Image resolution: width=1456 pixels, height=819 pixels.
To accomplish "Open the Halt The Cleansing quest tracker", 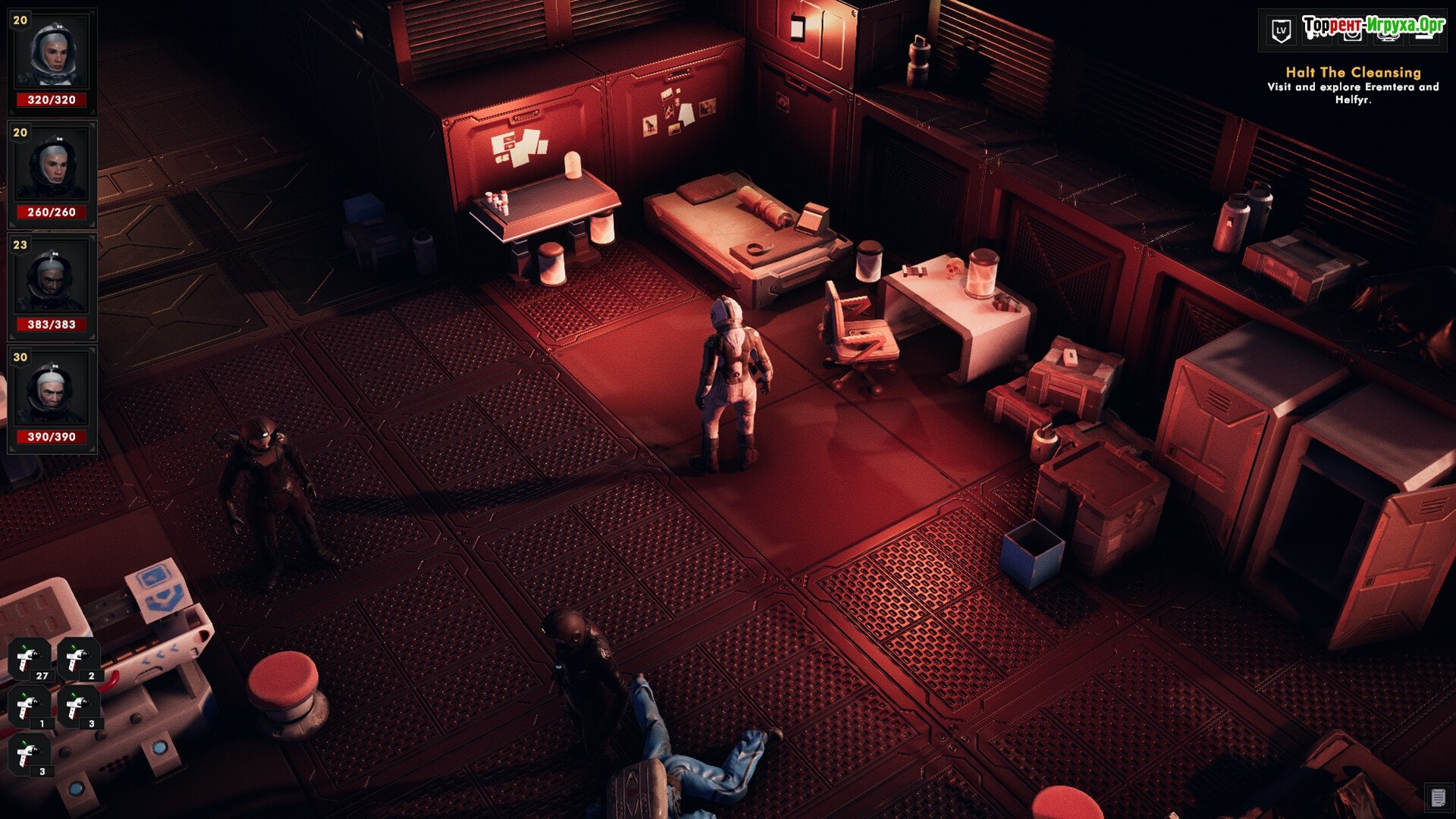I will click(x=1353, y=73).
